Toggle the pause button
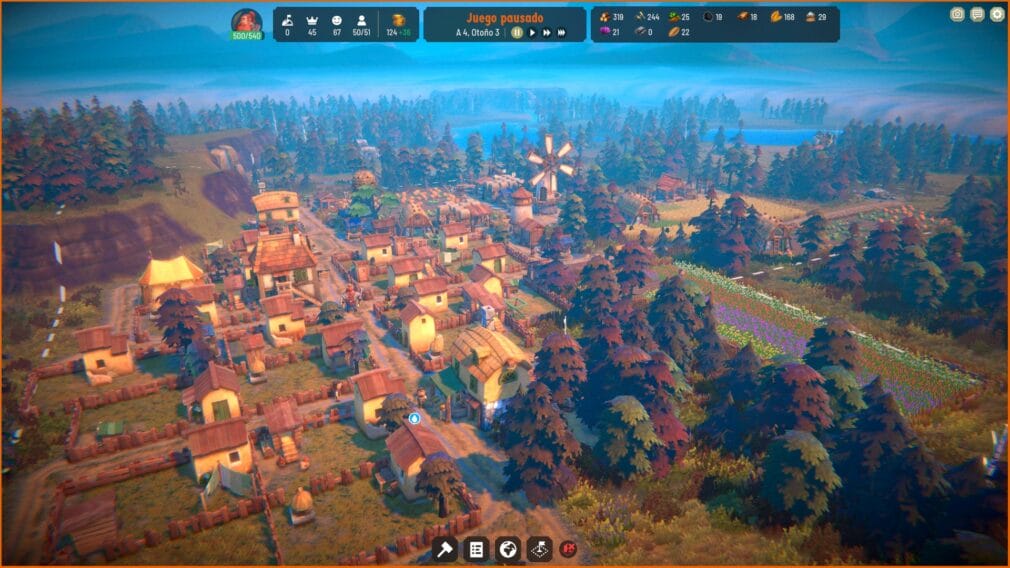 (517, 32)
